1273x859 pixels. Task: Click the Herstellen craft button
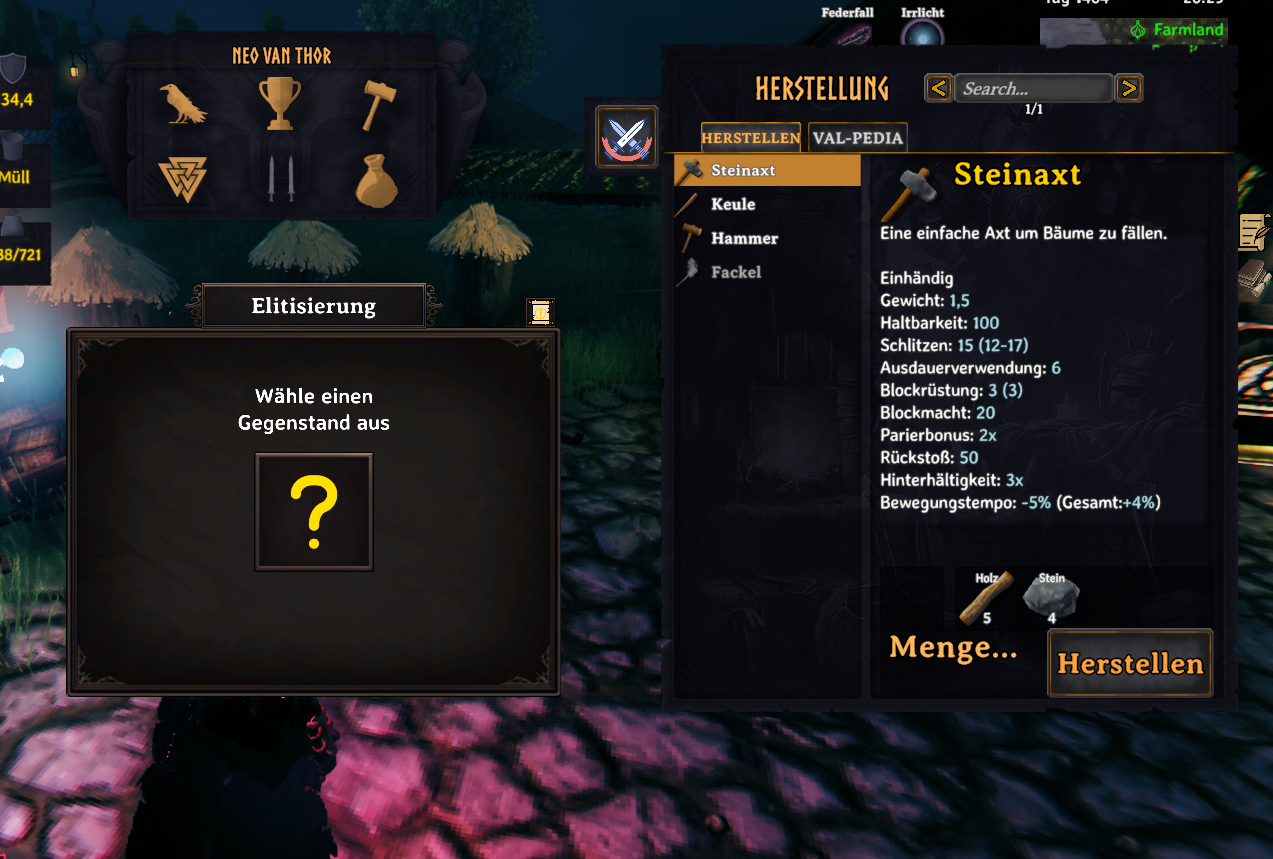tap(1130, 663)
